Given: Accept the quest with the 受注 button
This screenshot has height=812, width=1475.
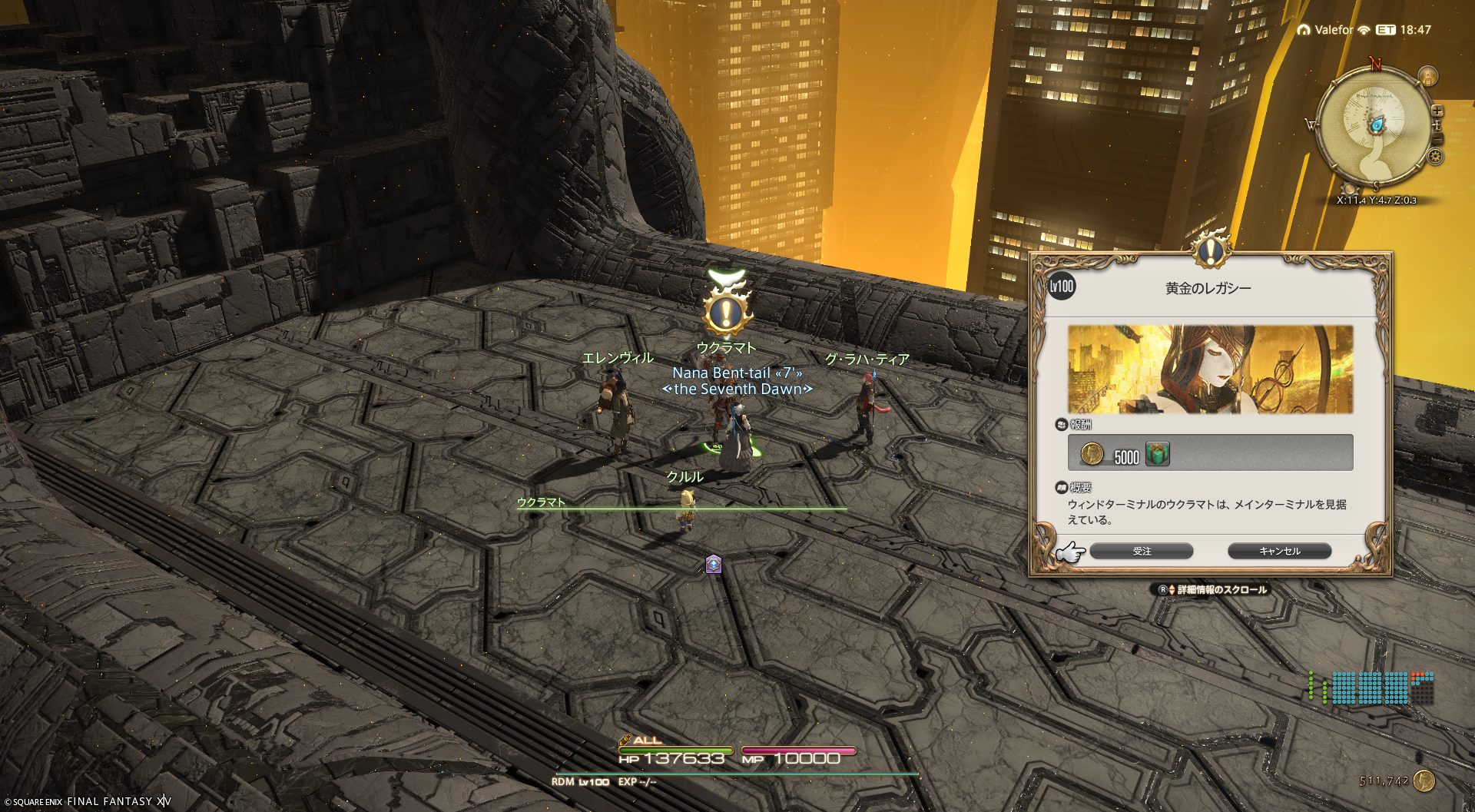Looking at the screenshot, I should [1142, 552].
